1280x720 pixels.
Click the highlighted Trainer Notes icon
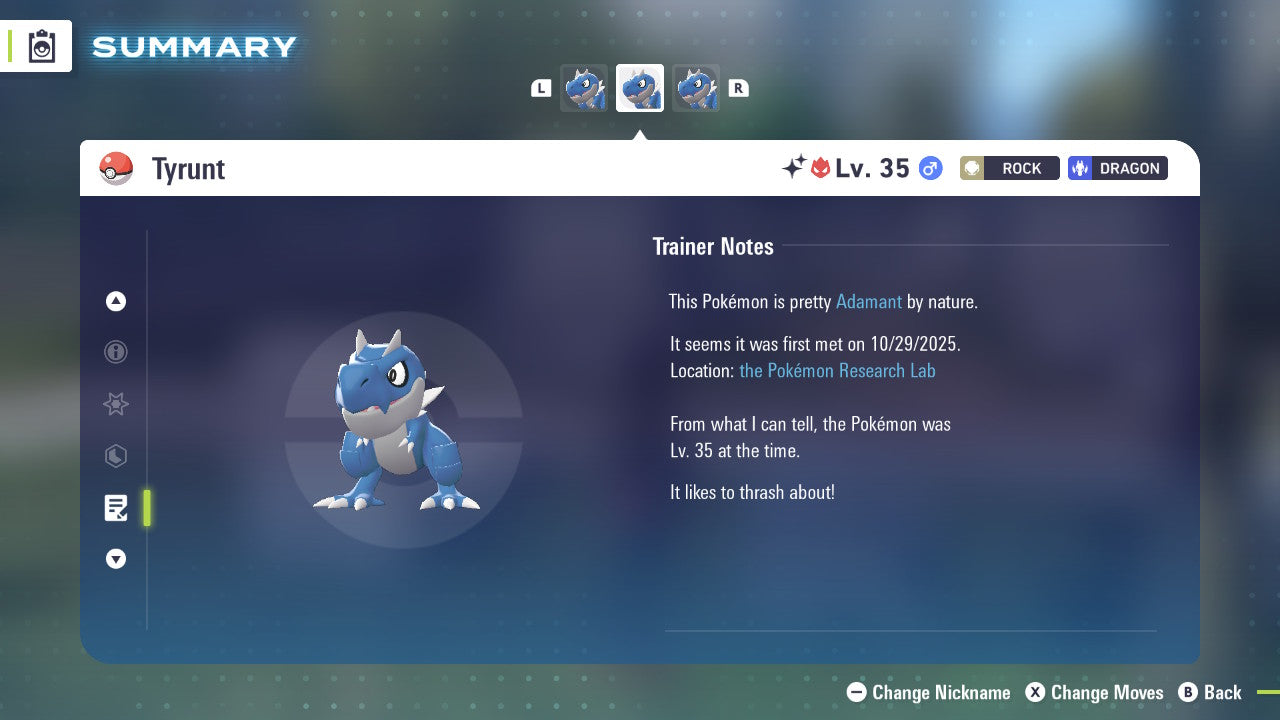tap(115, 508)
